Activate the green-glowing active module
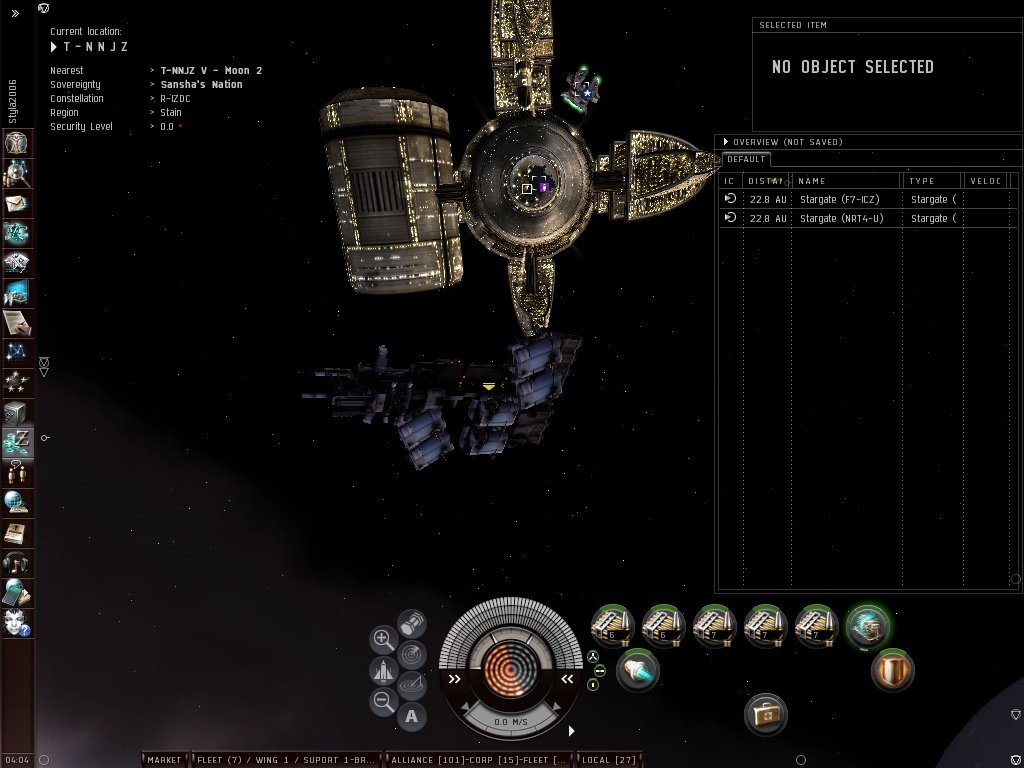The height and width of the screenshot is (768, 1024). (x=866, y=627)
